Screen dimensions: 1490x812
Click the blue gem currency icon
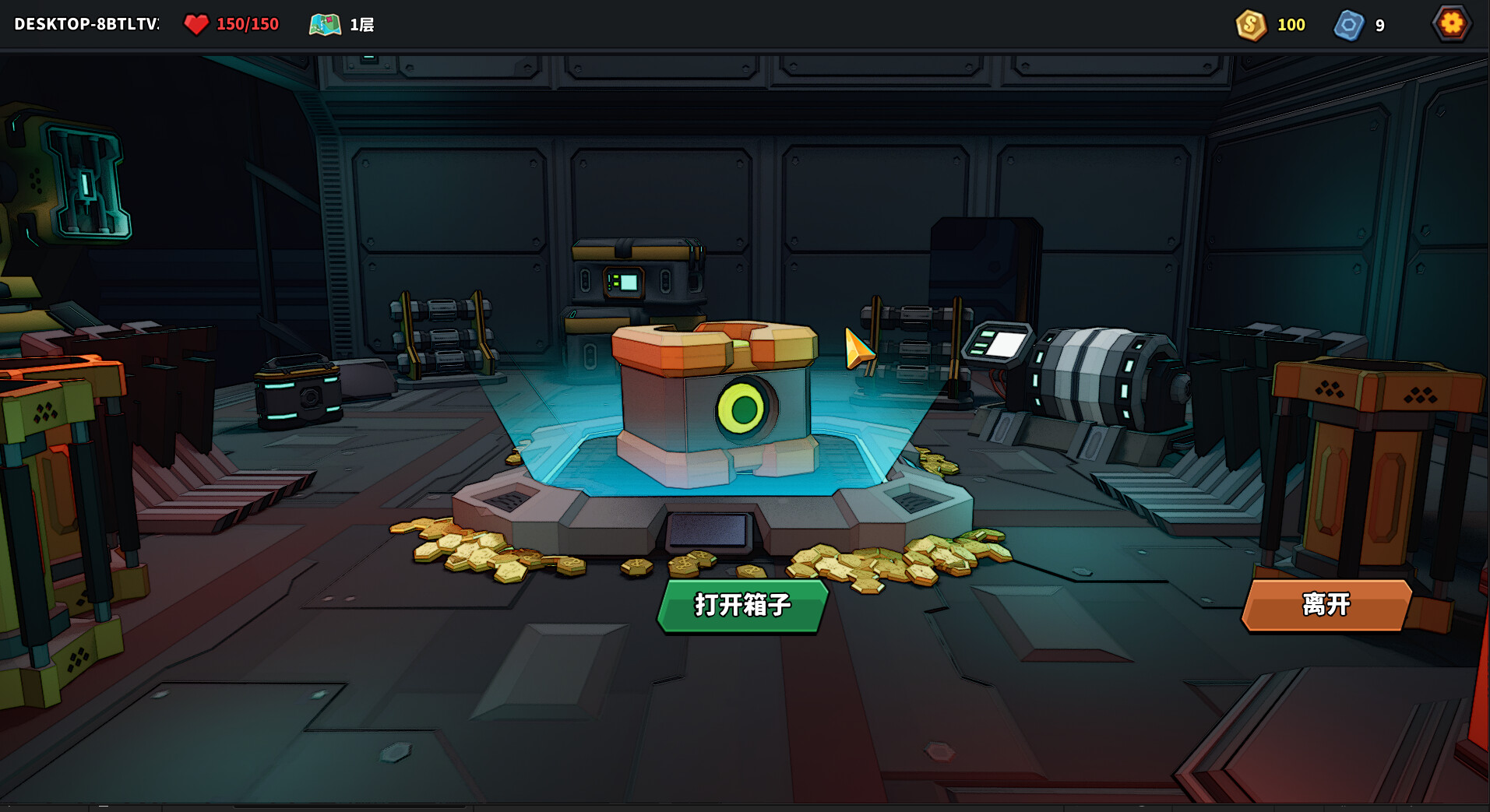pos(1348,25)
